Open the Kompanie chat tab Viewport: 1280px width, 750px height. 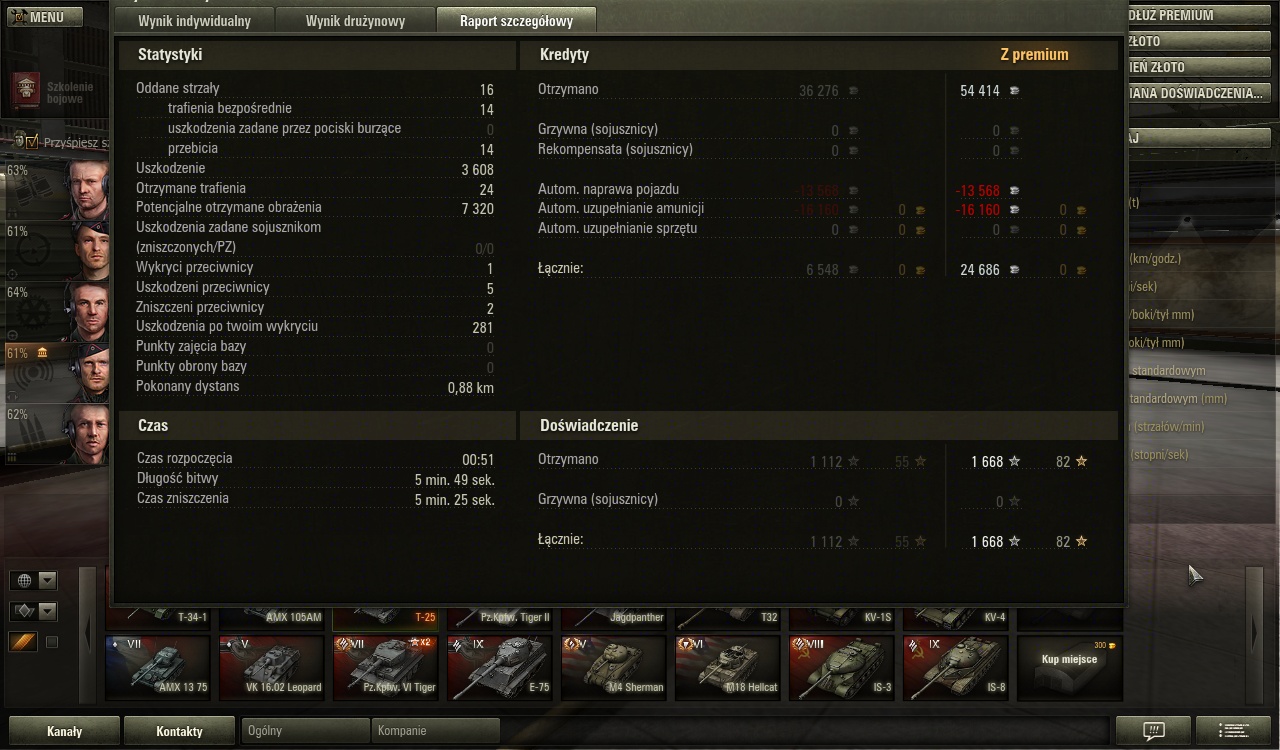pyautogui.click(x=434, y=731)
